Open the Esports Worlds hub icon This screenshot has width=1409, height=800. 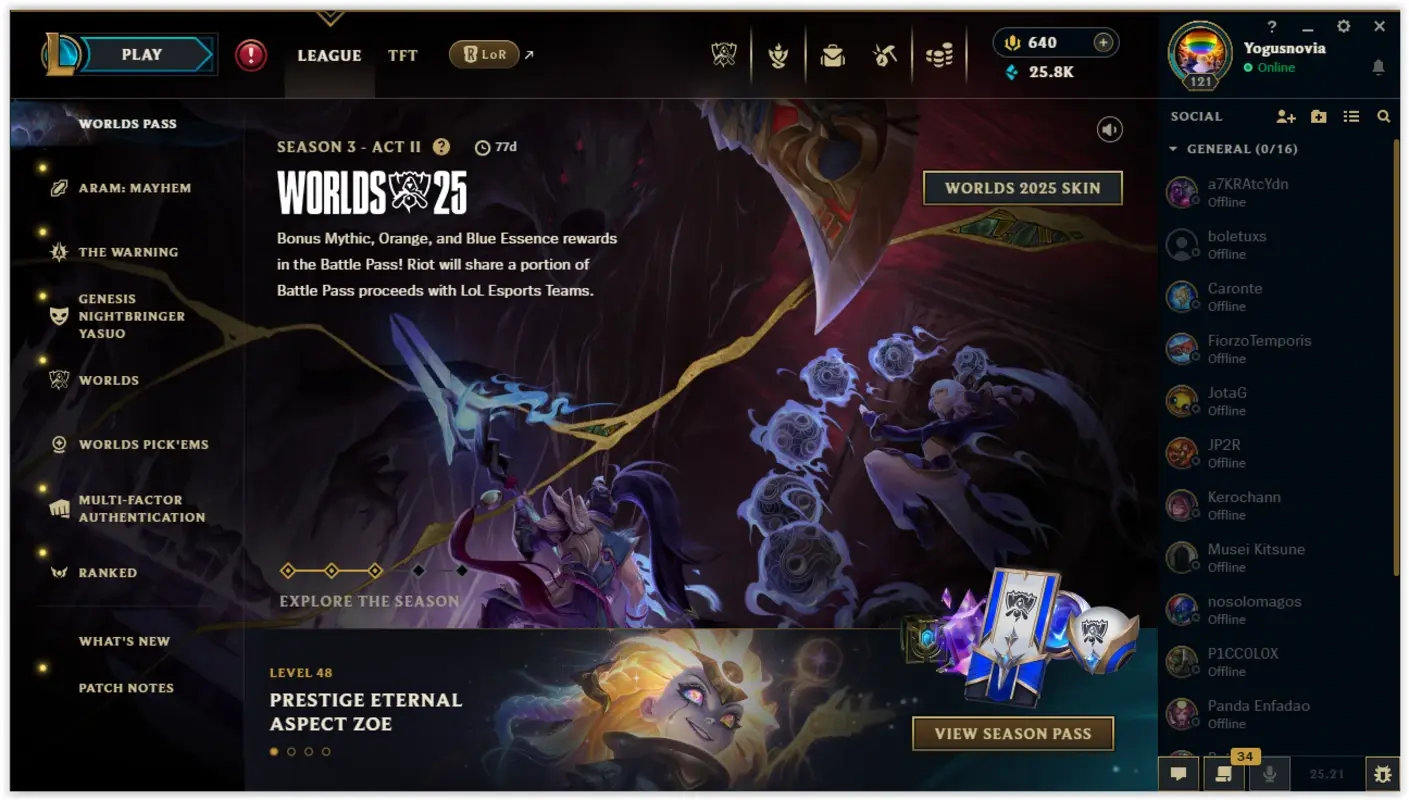723,55
